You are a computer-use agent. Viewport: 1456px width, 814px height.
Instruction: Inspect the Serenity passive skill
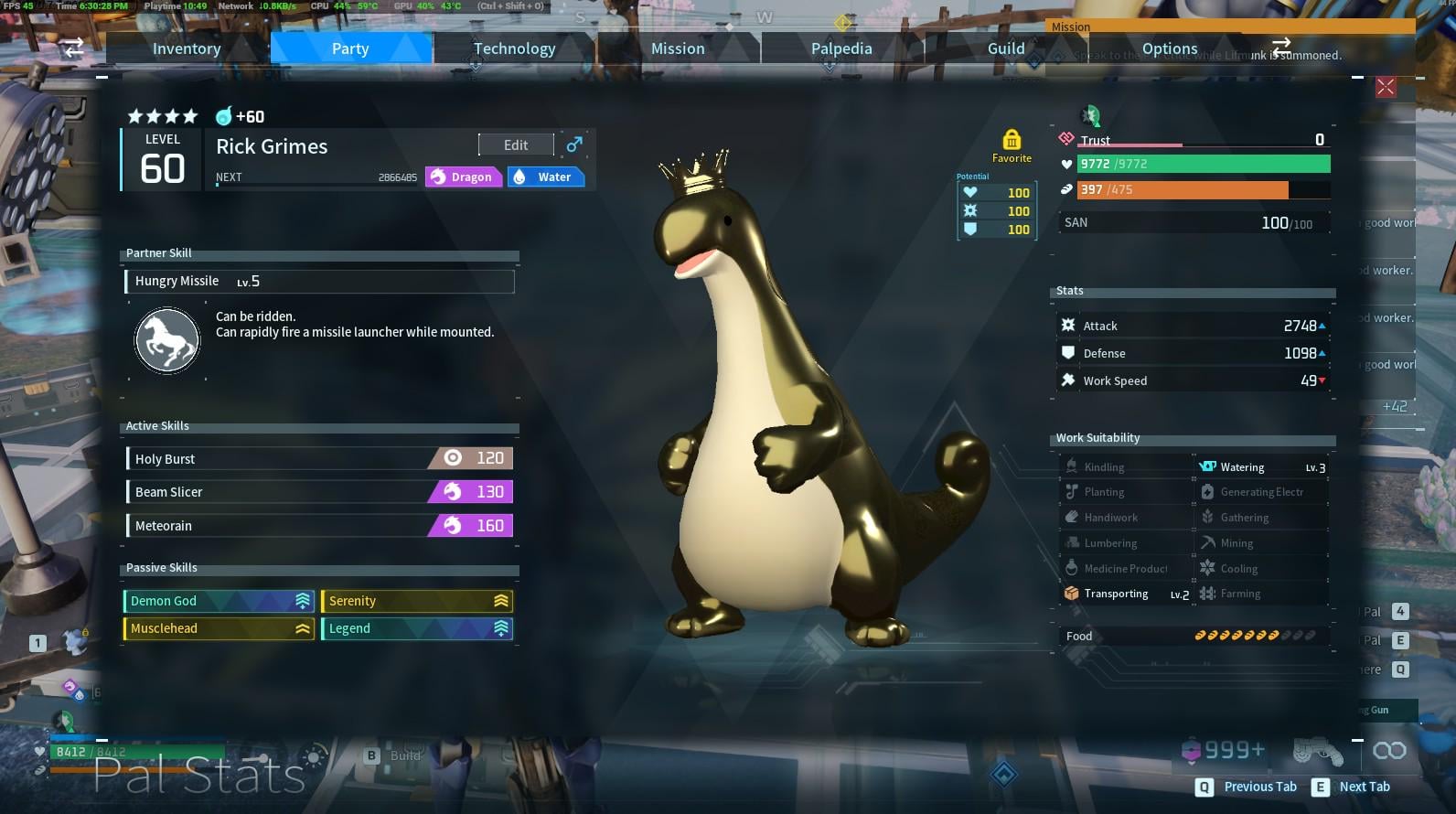417,601
